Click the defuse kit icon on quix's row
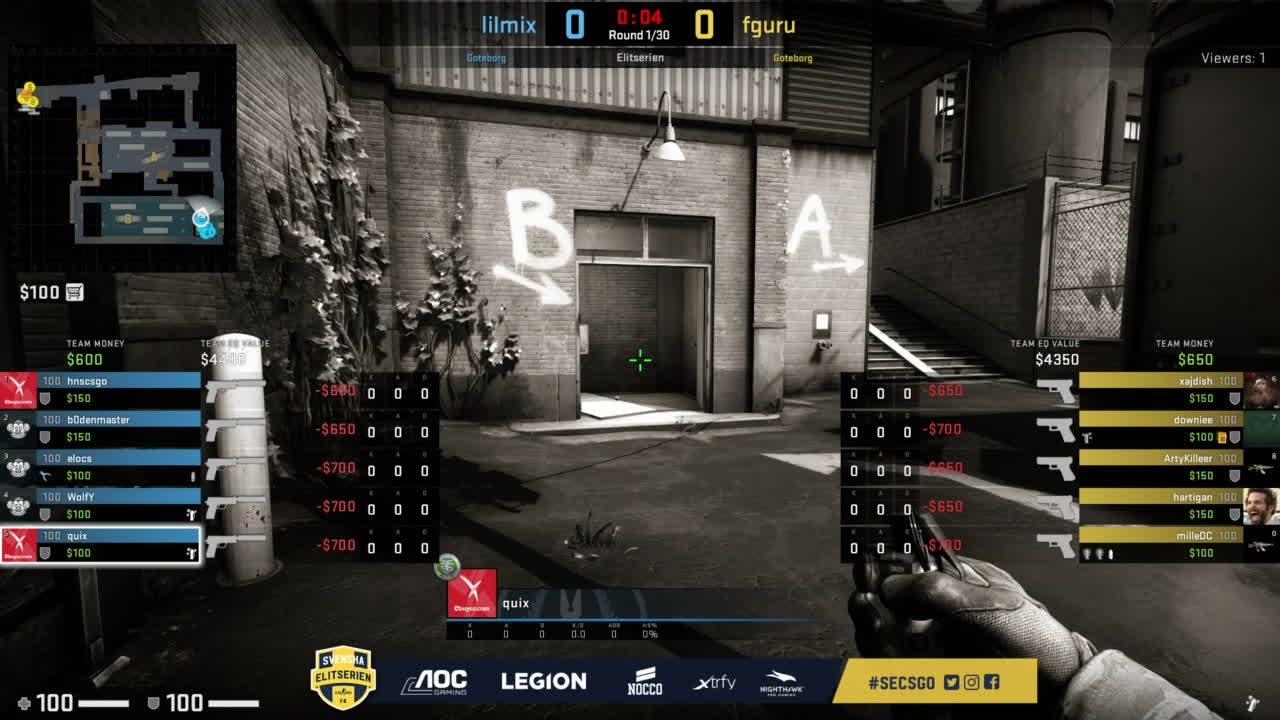 pyautogui.click(x=191, y=551)
